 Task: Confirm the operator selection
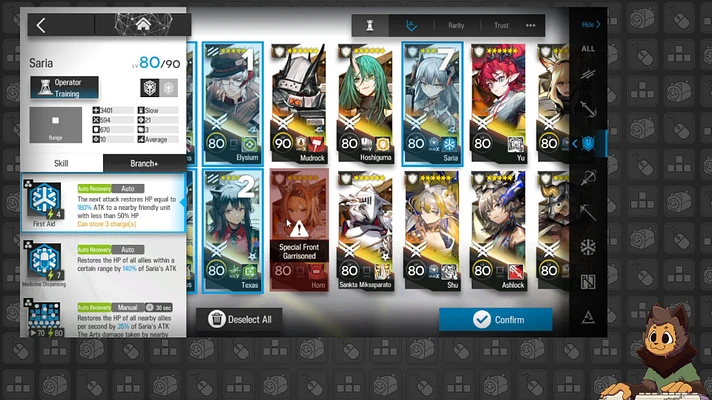click(x=495, y=319)
